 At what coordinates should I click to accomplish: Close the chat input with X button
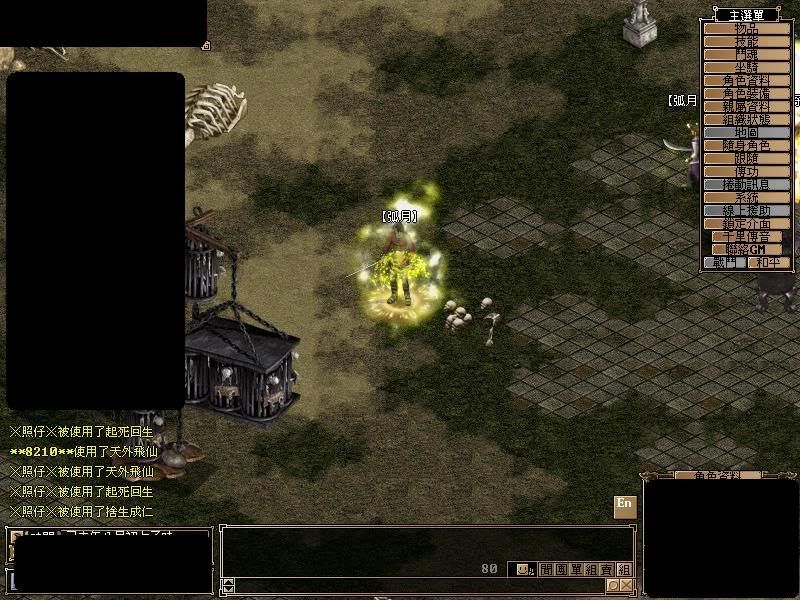626,585
